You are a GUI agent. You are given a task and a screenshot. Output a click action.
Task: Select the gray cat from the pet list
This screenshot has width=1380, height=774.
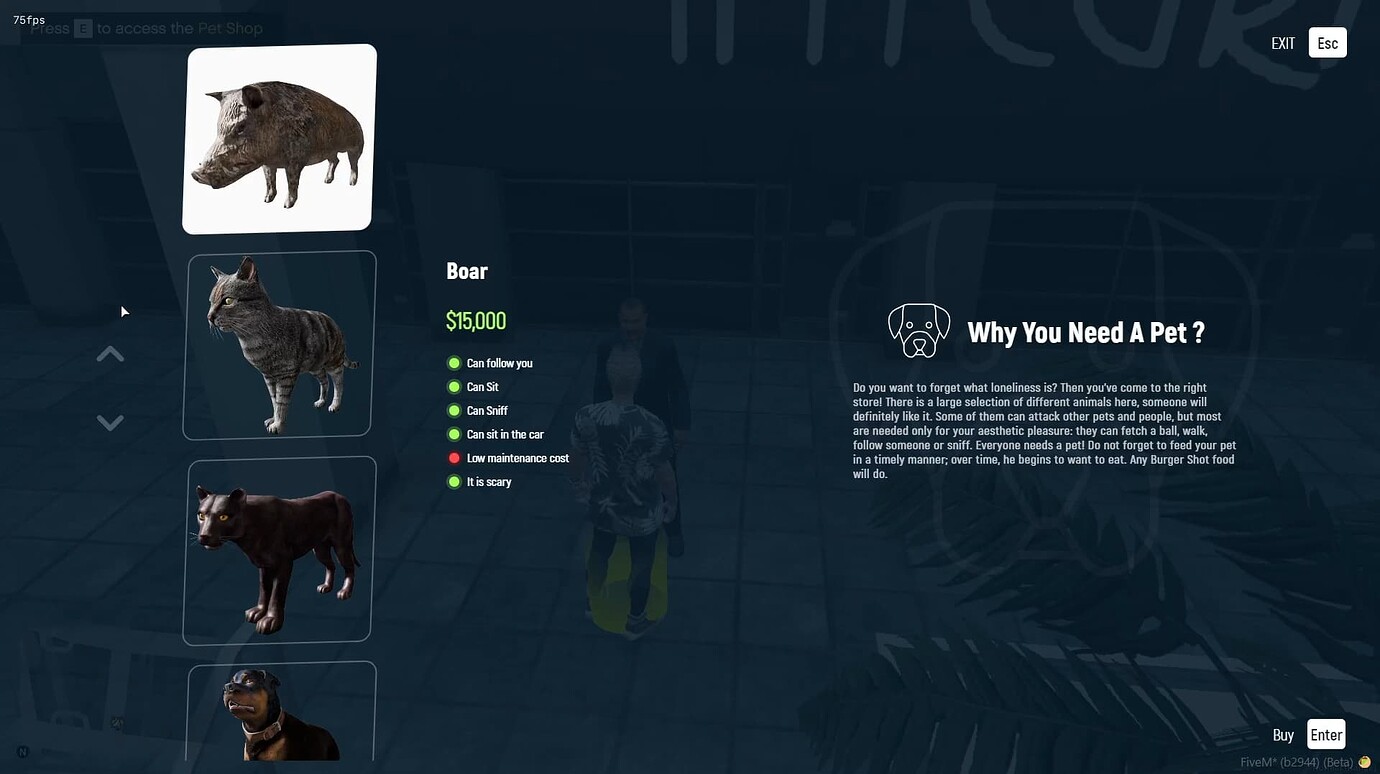pos(277,343)
